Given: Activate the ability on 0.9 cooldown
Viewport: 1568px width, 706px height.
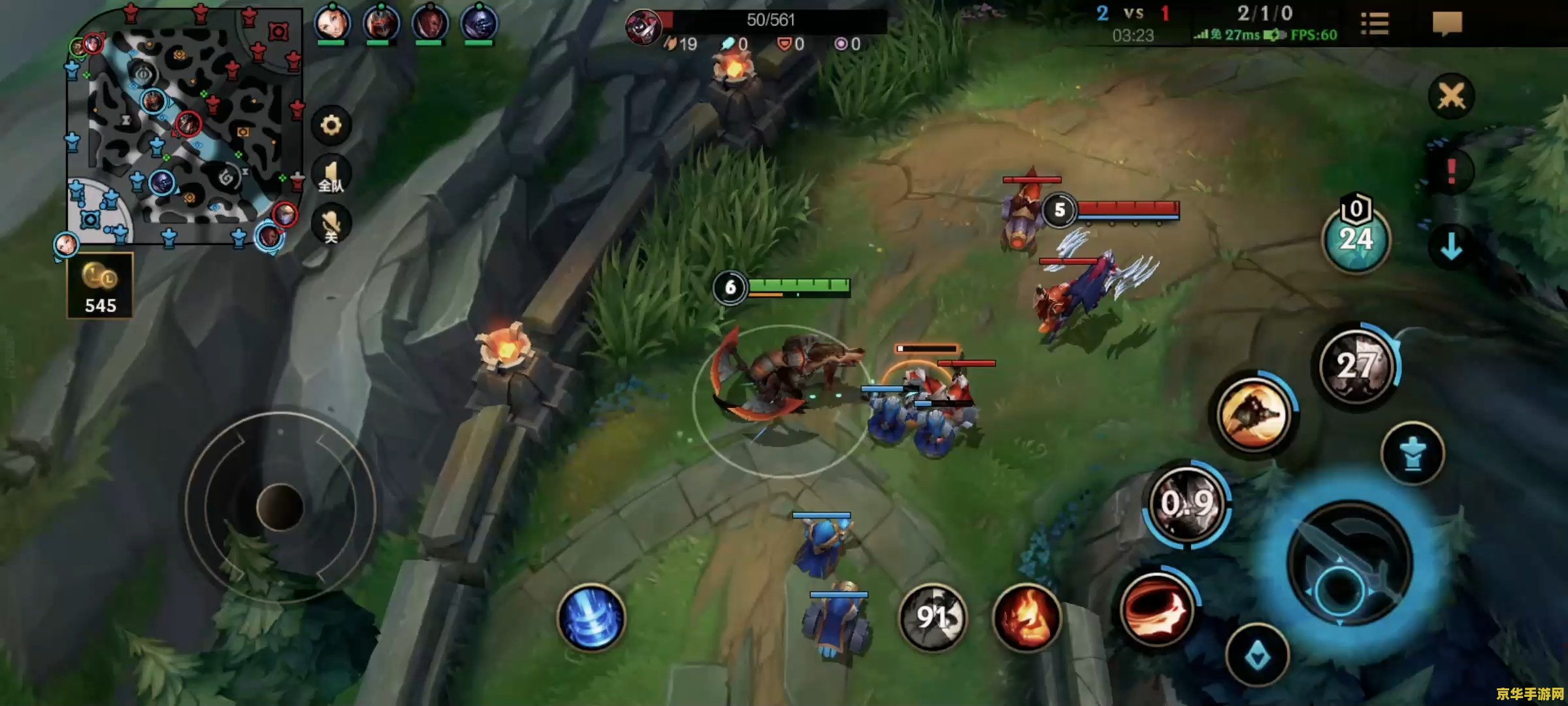Looking at the screenshot, I should point(1187,504).
